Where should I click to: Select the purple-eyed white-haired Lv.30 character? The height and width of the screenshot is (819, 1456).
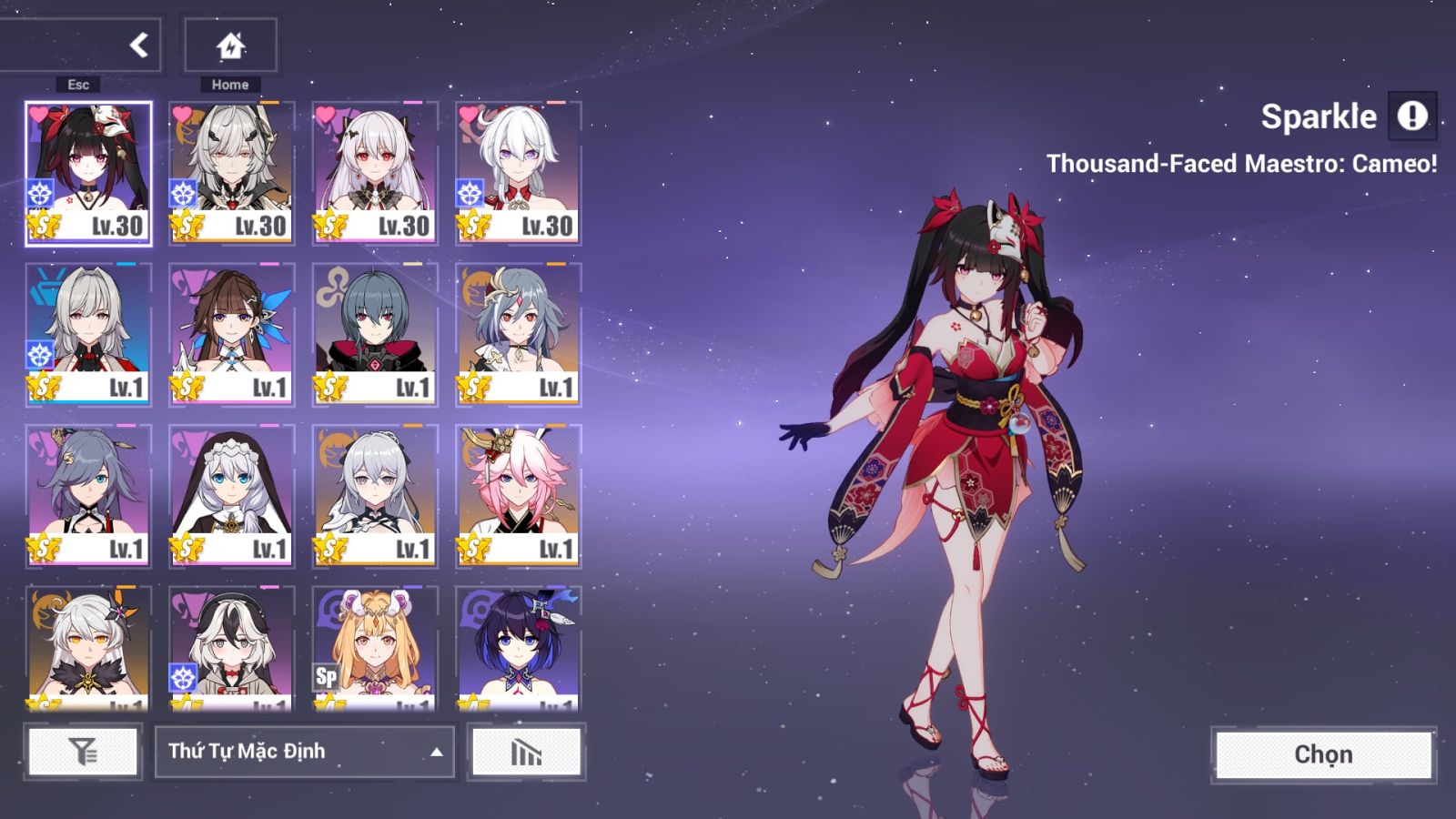tap(518, 173)
